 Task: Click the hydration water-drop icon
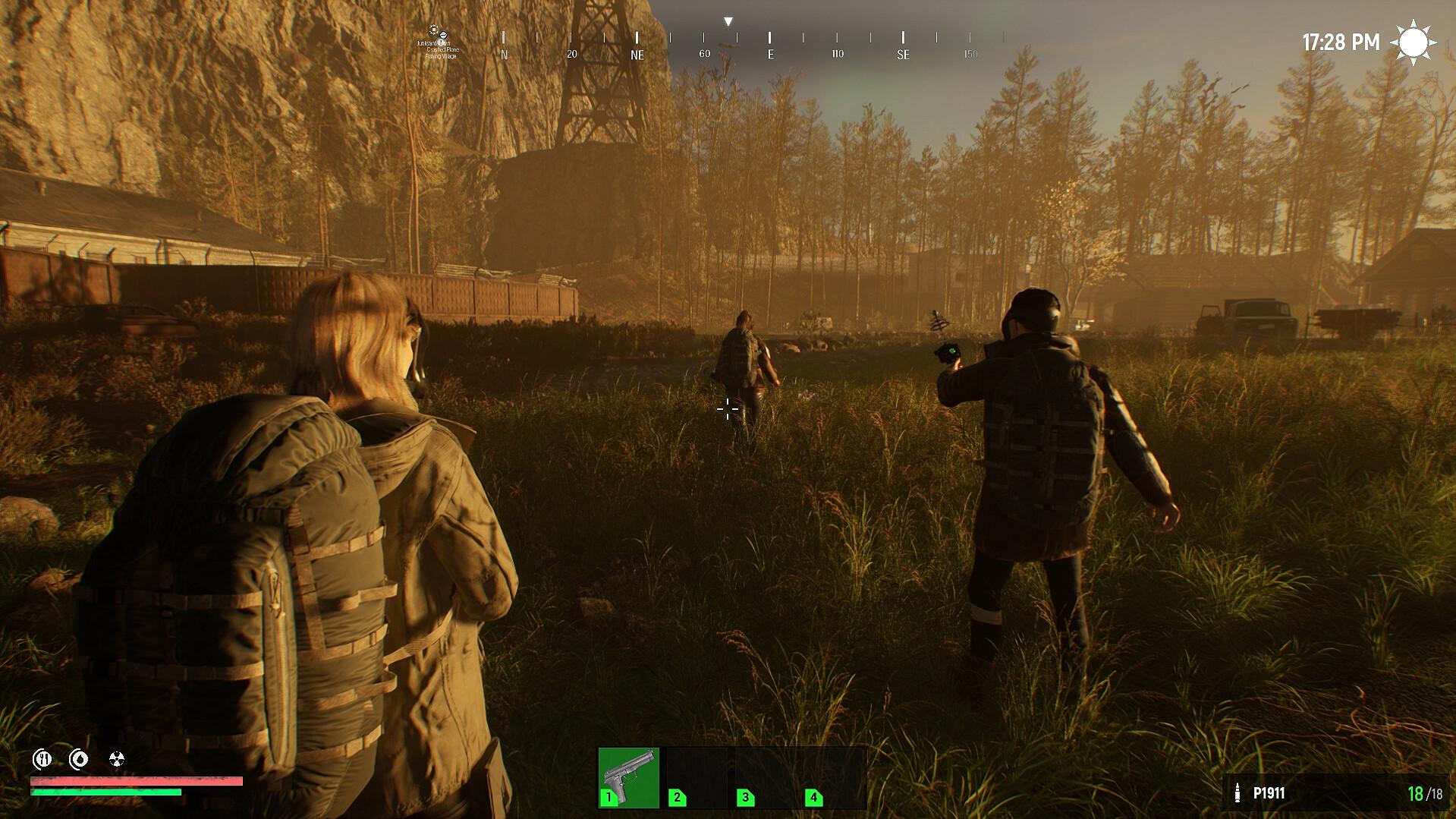79,759
